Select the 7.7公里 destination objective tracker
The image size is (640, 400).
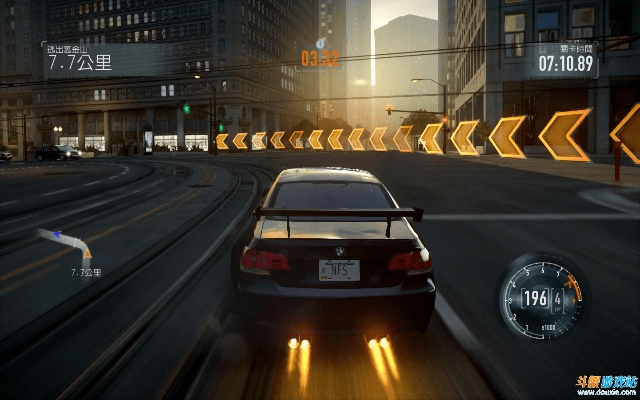[x=78, y=59]
